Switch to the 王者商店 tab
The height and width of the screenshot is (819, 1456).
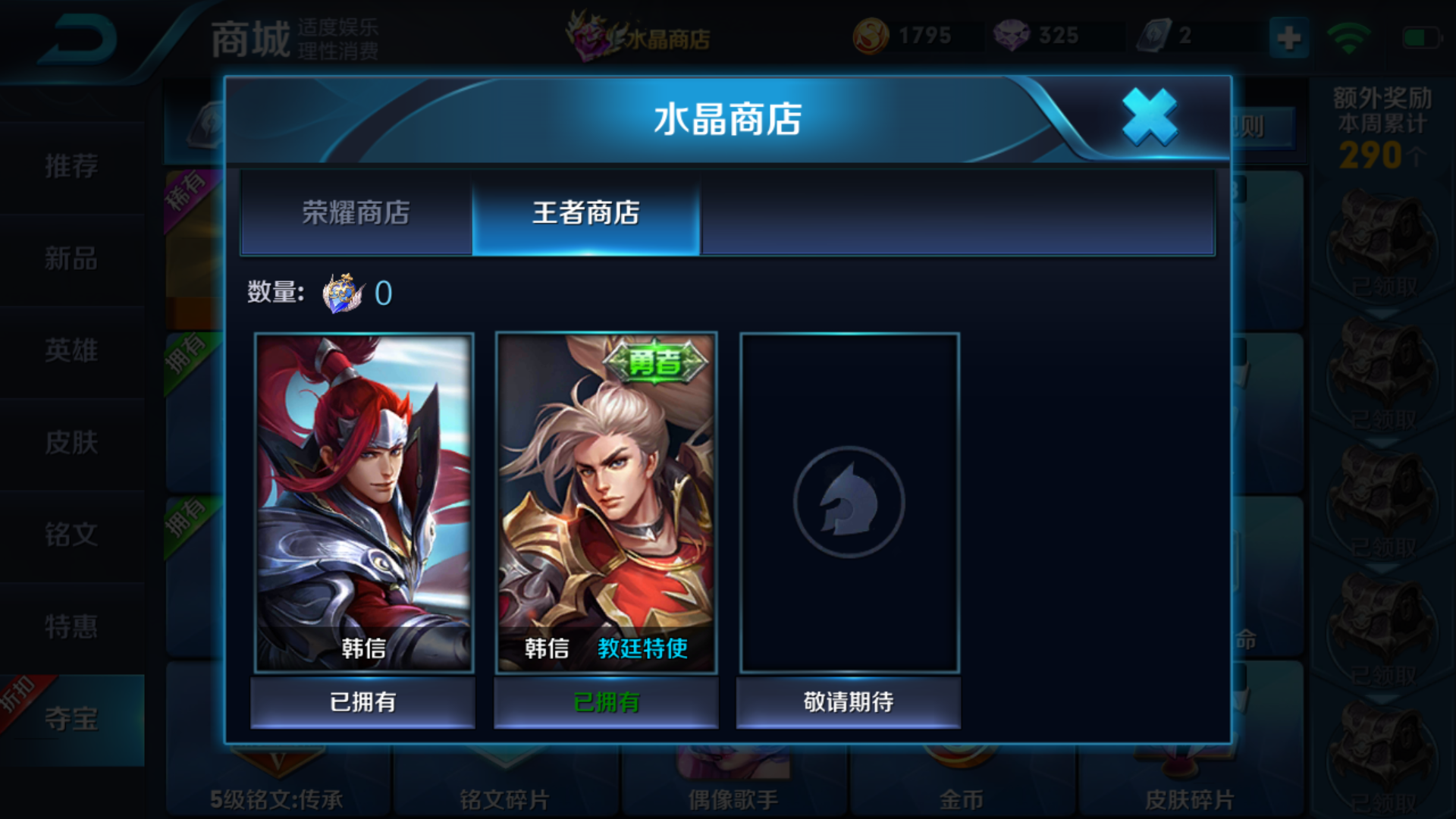coord(586,215)
